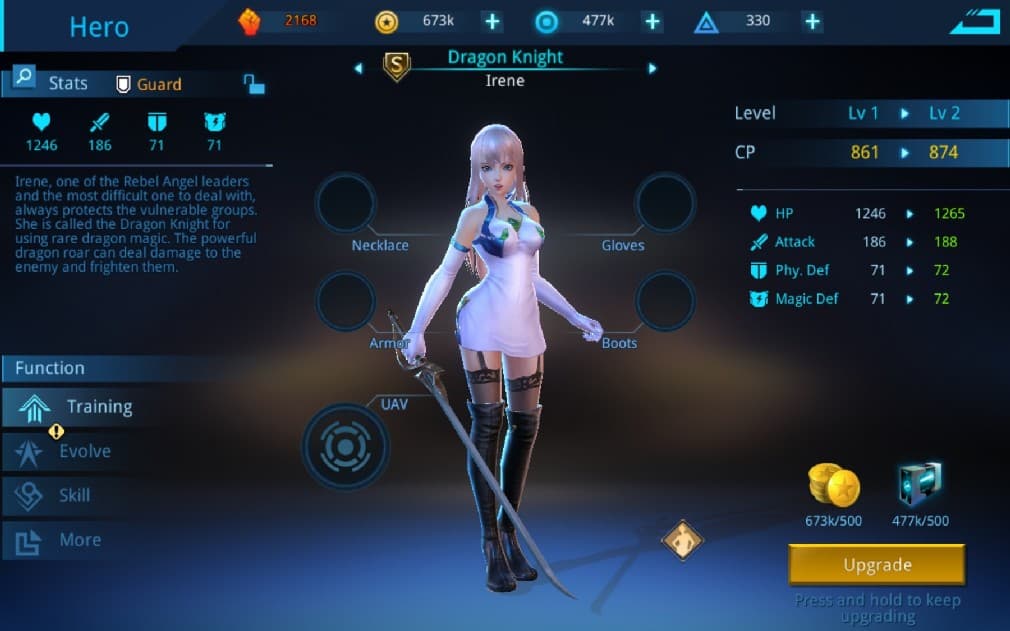Toggle the stats panel squares icon

[x=254, y=84]
